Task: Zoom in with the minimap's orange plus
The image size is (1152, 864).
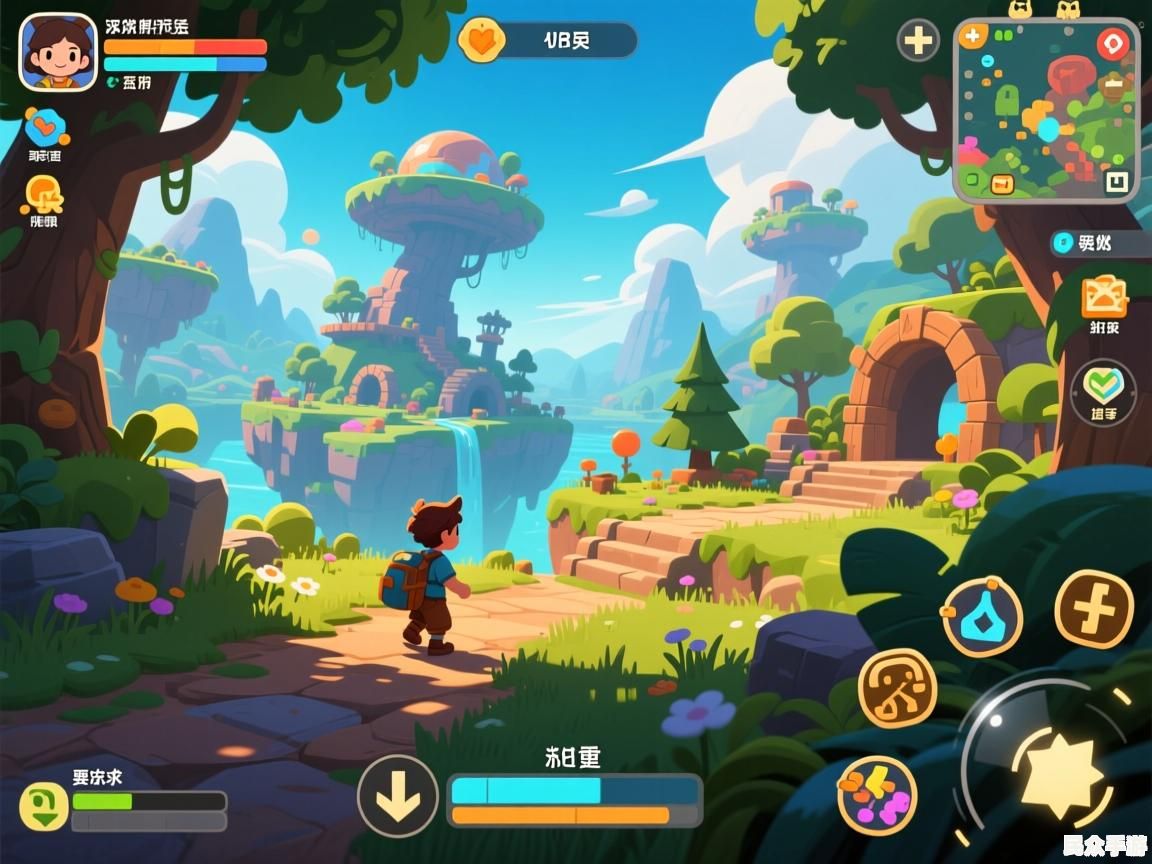Action: [971, 37]
